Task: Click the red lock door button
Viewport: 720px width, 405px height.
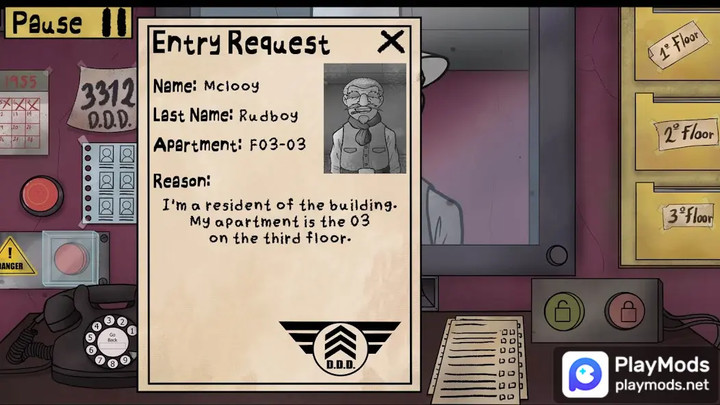Action: point(626,311)
